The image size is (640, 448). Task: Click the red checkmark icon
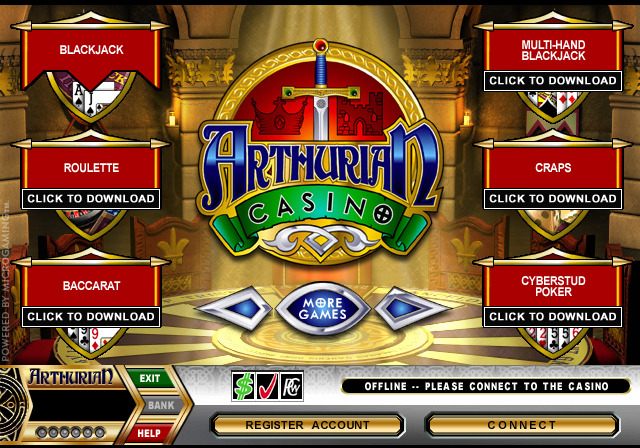266,385
